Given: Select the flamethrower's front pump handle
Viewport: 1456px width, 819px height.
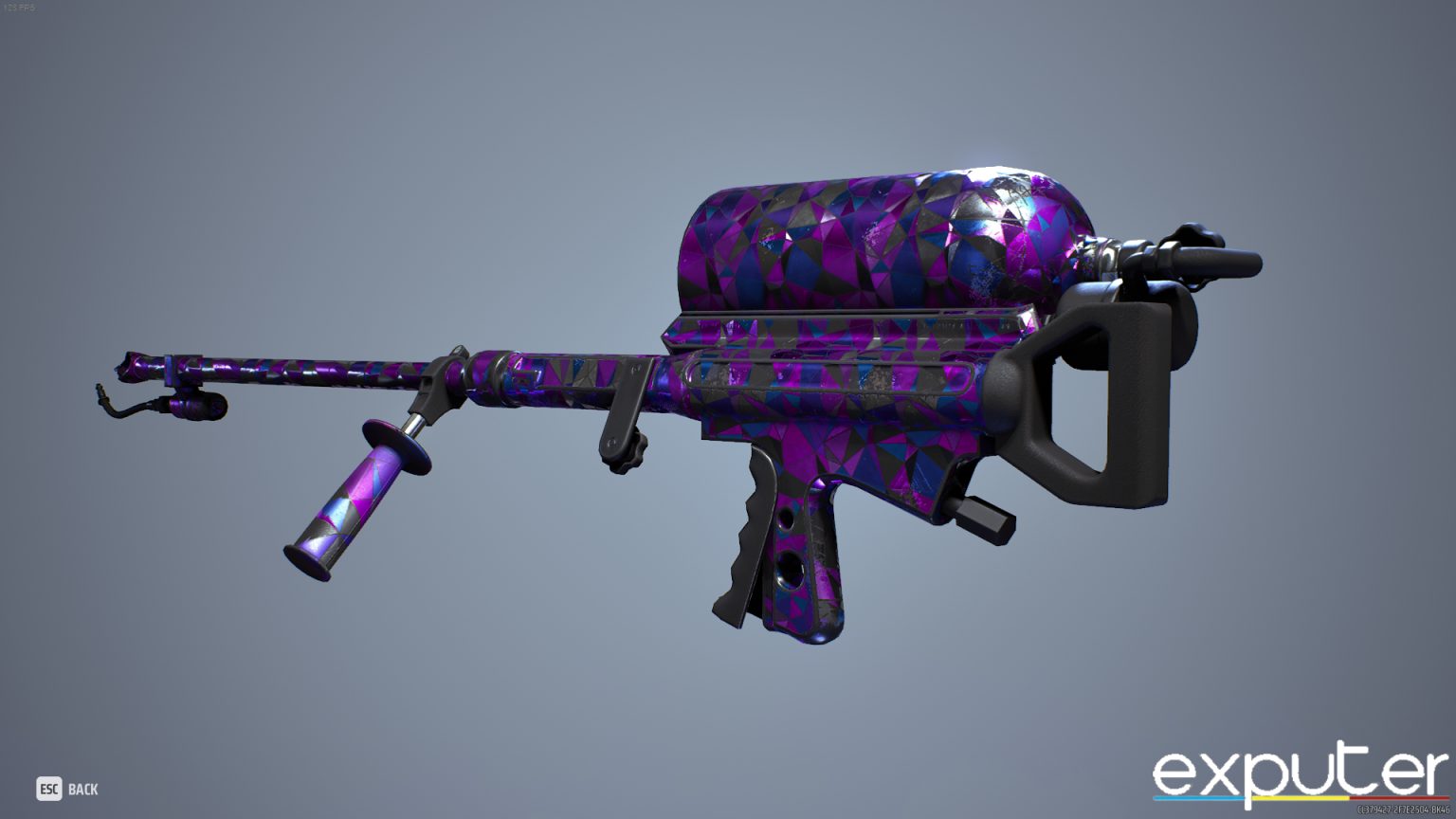Looking at the screenshot, I should (x=351, y=502).
